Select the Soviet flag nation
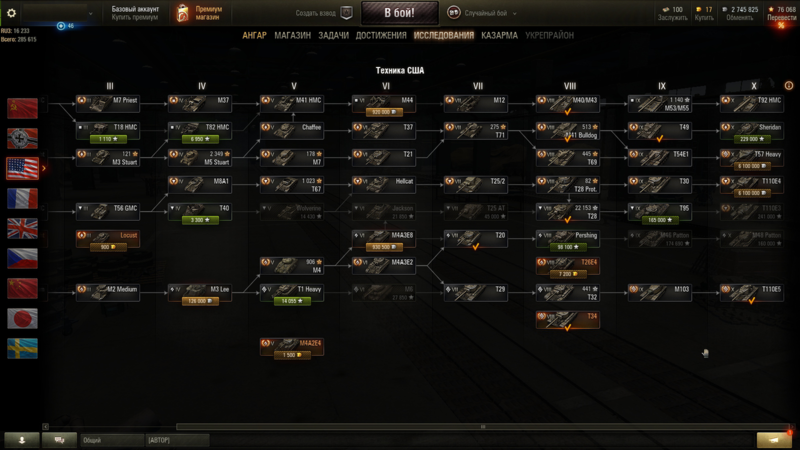This screenshot has width=800, height=450. (x=22, y=108)
